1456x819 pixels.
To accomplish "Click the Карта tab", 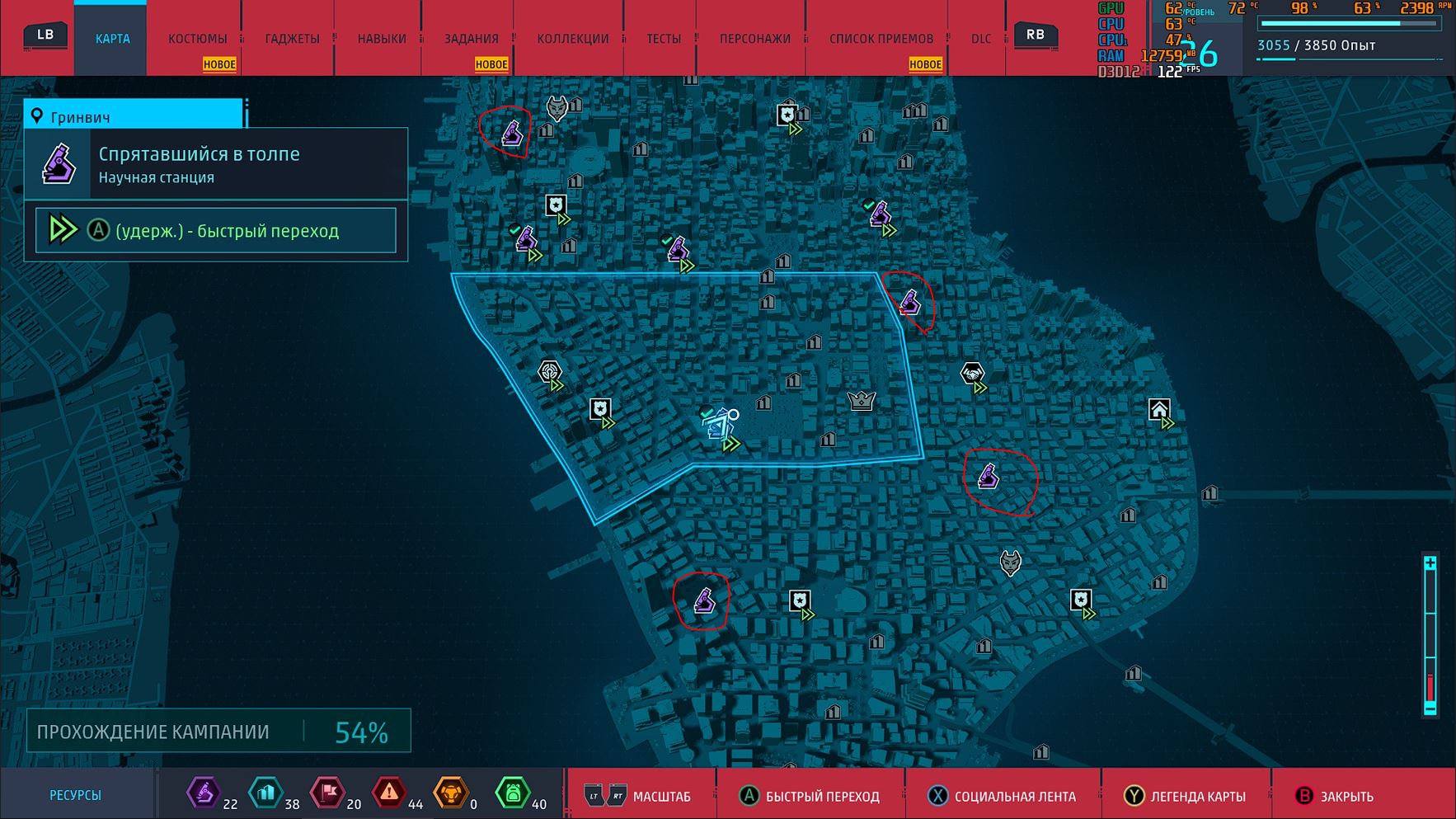I will click(112, 39).
